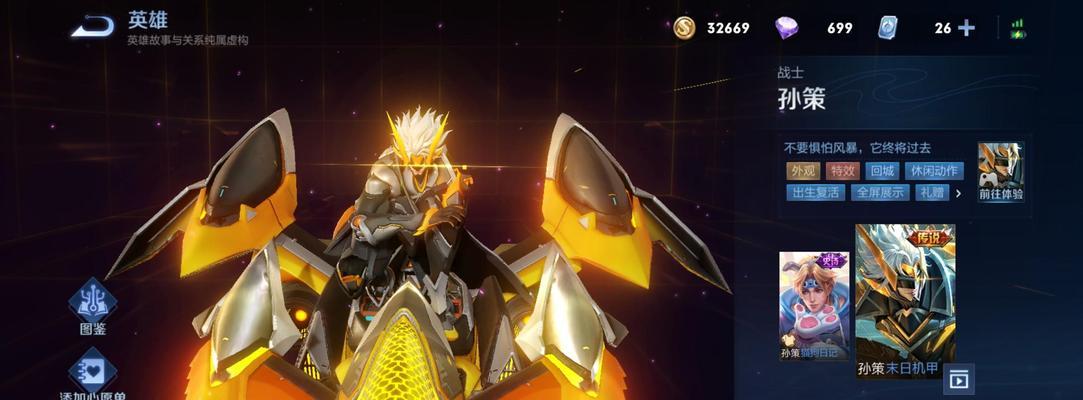Image resolution: width=1083 pixels, height=400 pixels.
Task: Go back using the return arrow
Action: click(92, 27)
